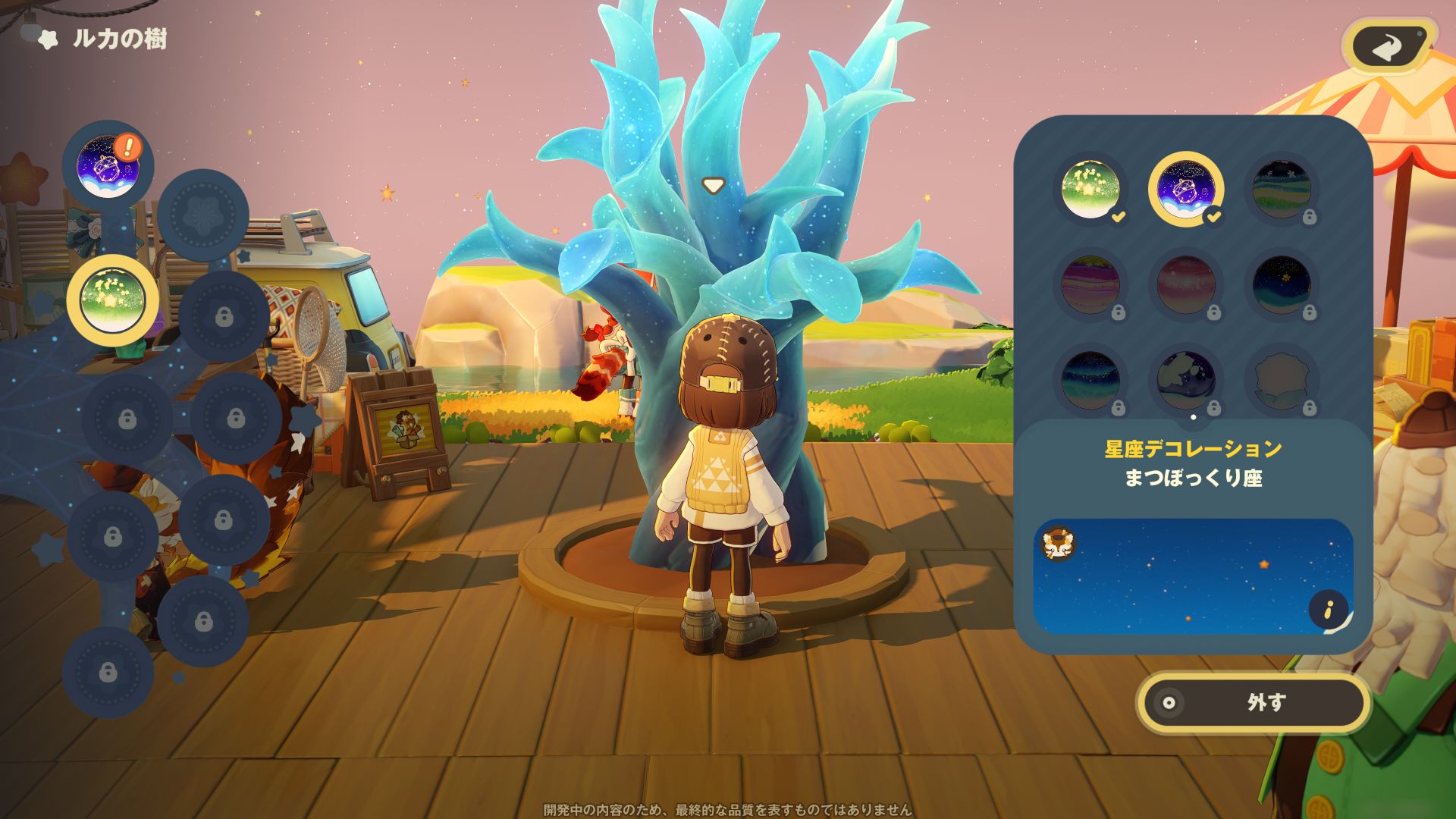1456x819 pixels.
Task: Select the tree node with orange alert badge
Action: point(109,167)
